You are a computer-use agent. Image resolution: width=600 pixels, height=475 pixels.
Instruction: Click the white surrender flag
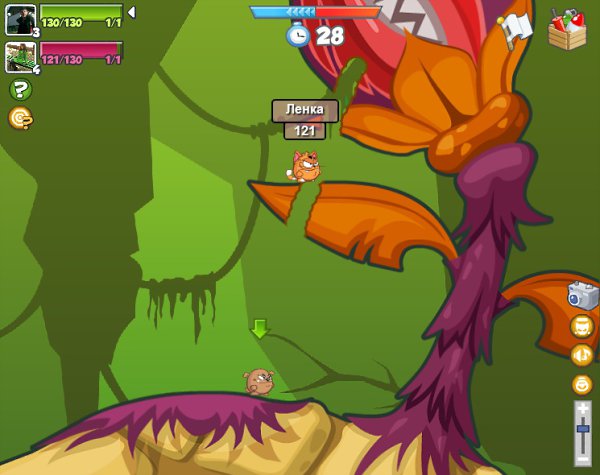tap(515, 30)
